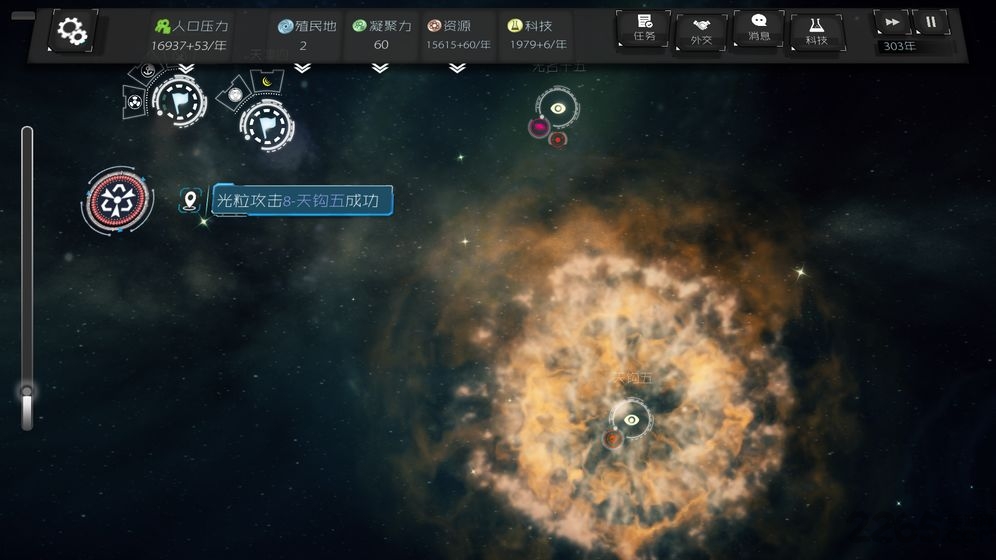The width and height of the screenshot is (996, 560).
Task: Open the 消息 messages panel
Action: pyautogui.click(x=759, y=28)
